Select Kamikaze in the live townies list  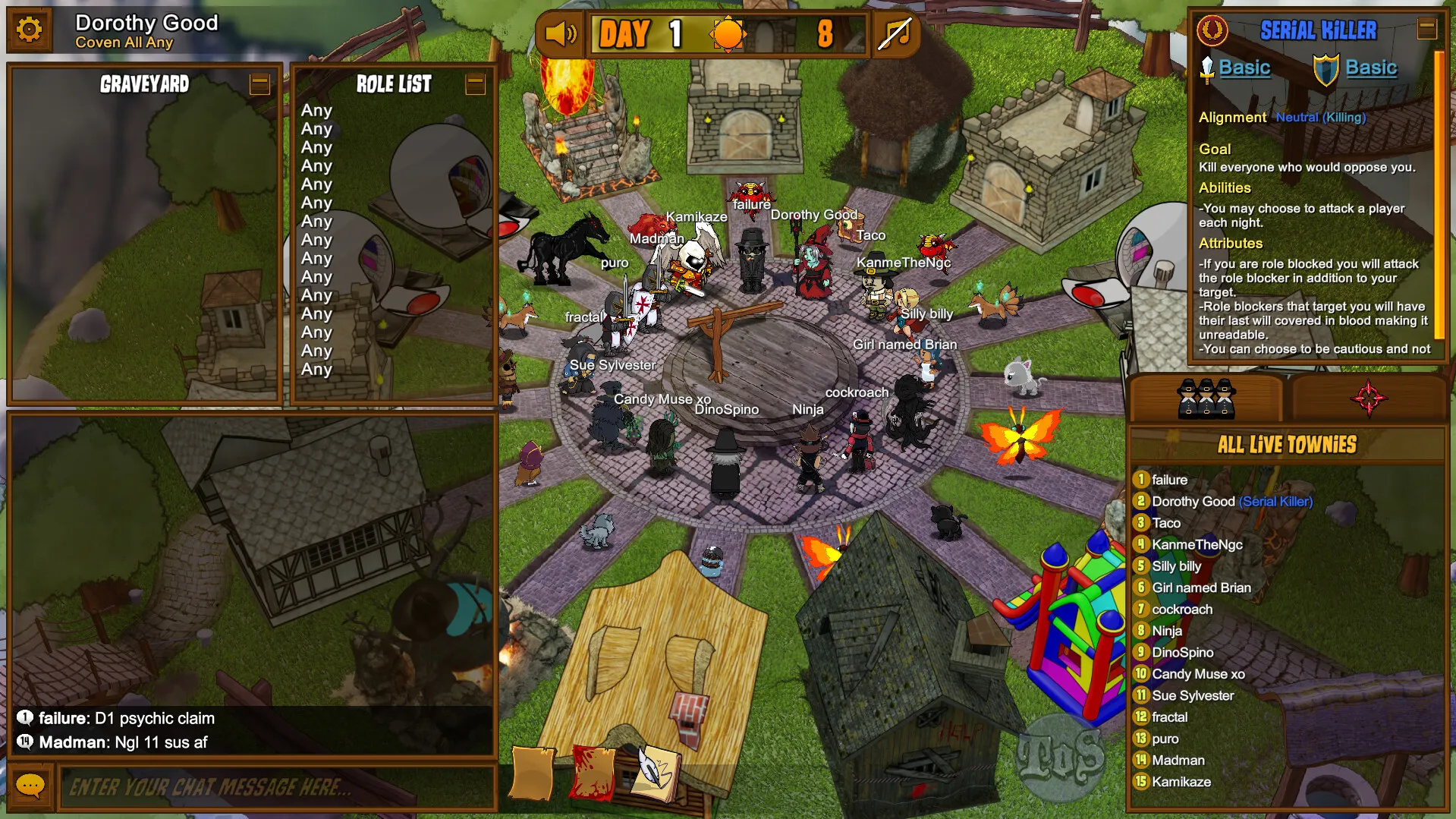(1184, 781)
